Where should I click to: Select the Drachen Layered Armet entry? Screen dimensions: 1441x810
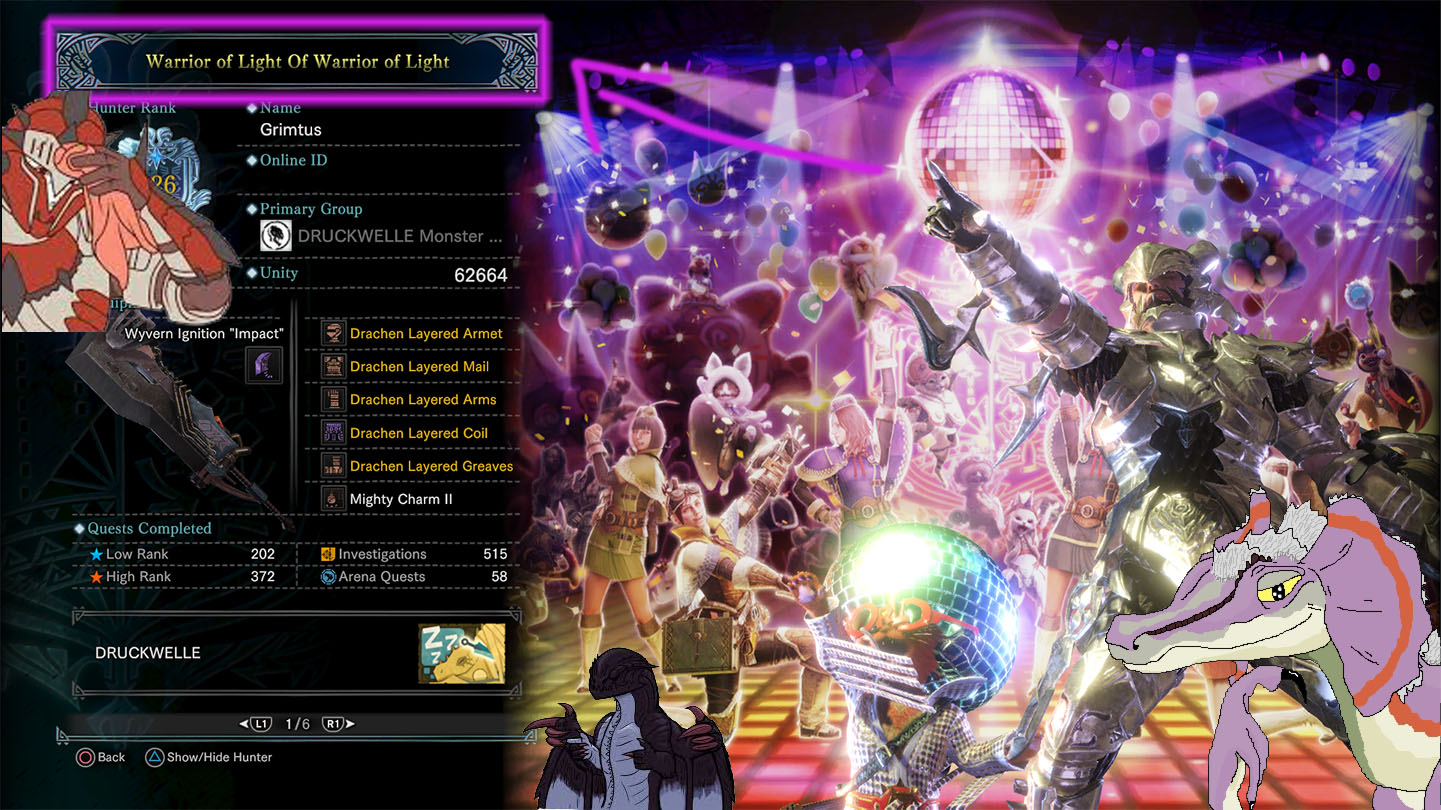[x=426, y=333]
